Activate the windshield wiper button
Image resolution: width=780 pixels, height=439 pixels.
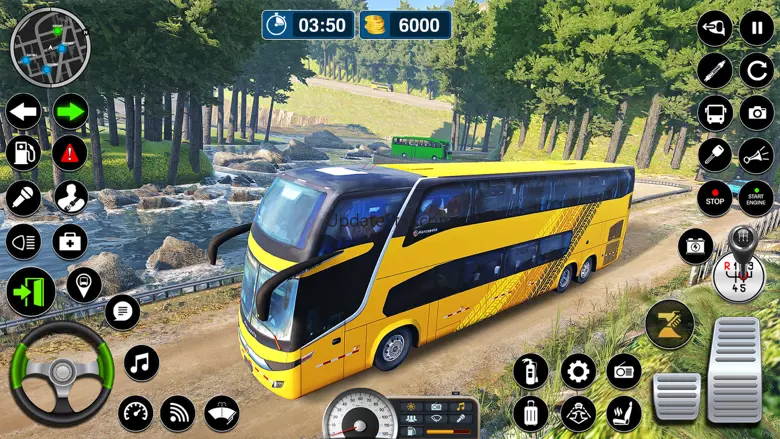tap(221, 412)
